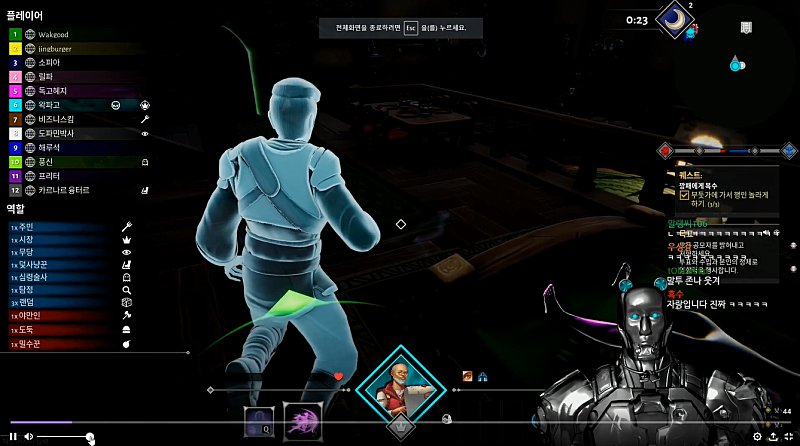The image size is (800, 446).
Task: Open the video player settings gear
Action: pos(757,436)
